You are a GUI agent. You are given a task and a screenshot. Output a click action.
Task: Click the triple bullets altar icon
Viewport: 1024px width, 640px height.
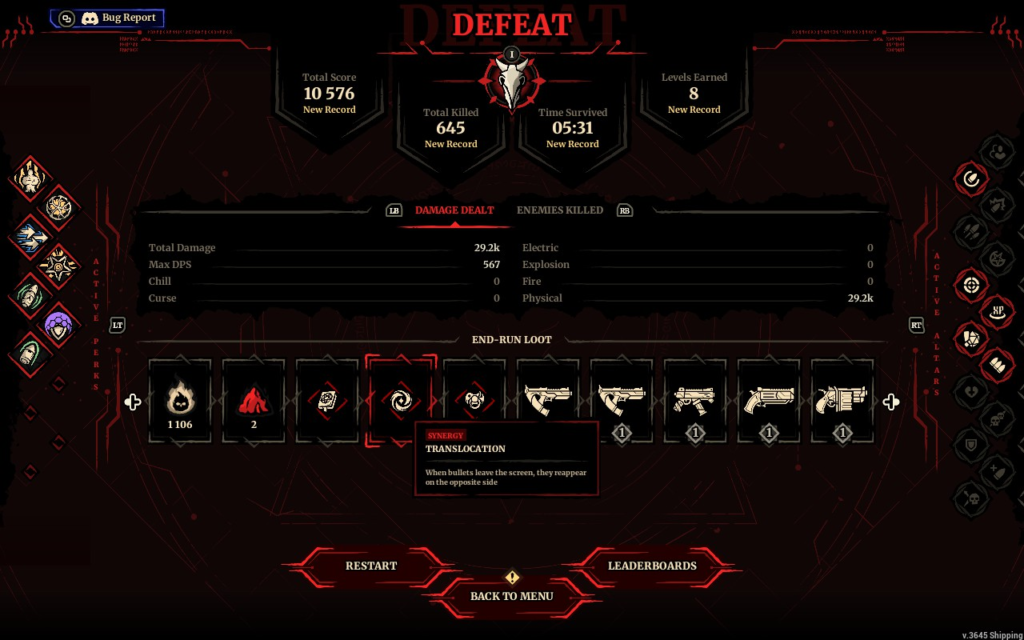coord(997,364)
